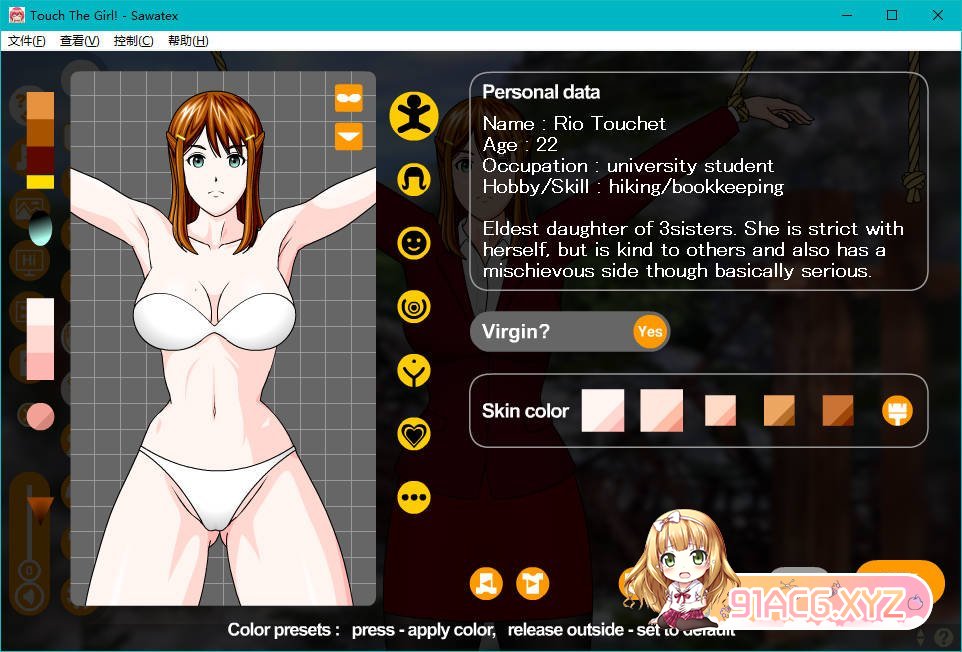Toggle the bra icon in preview panel
The height and width of the screenshot is (652, 962).
point(348,98)
